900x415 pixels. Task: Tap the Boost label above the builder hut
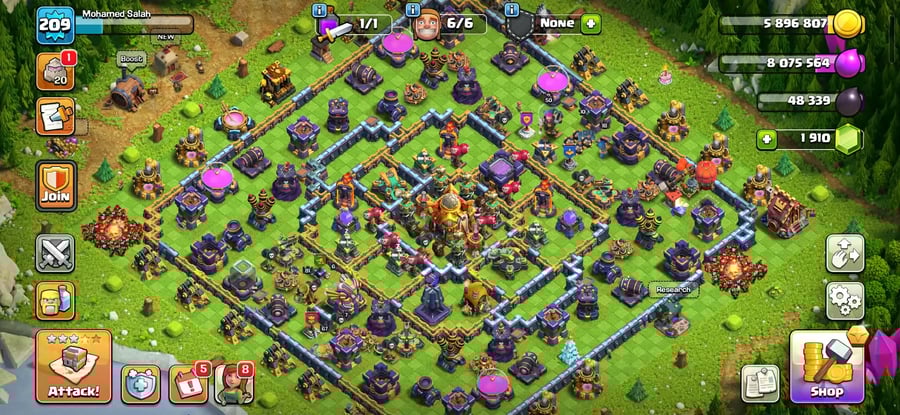pyautogui.click(x=131, y=60)
